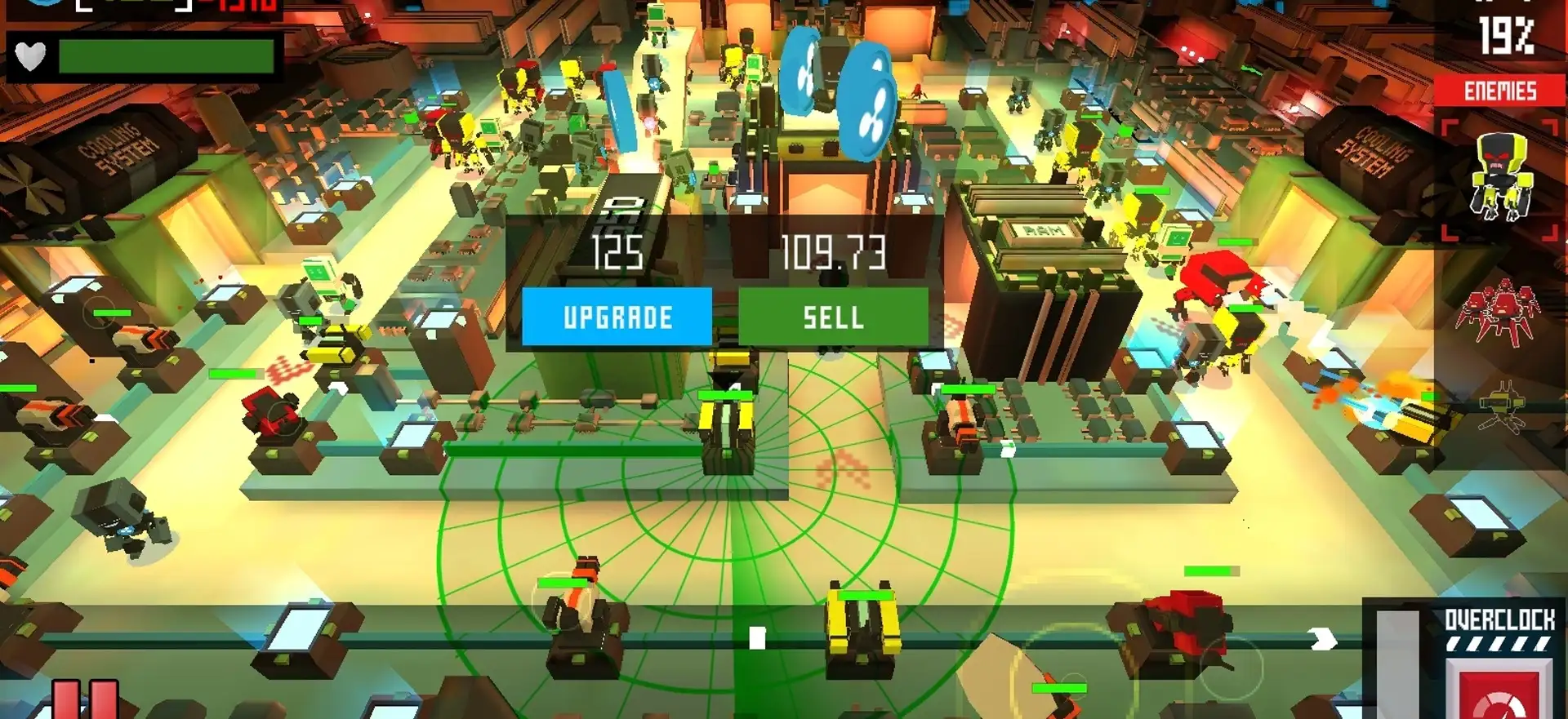Pick the turret icon in the Enemies list
The height and width of the screenshot is (719, 1568).
[1501, 410]
